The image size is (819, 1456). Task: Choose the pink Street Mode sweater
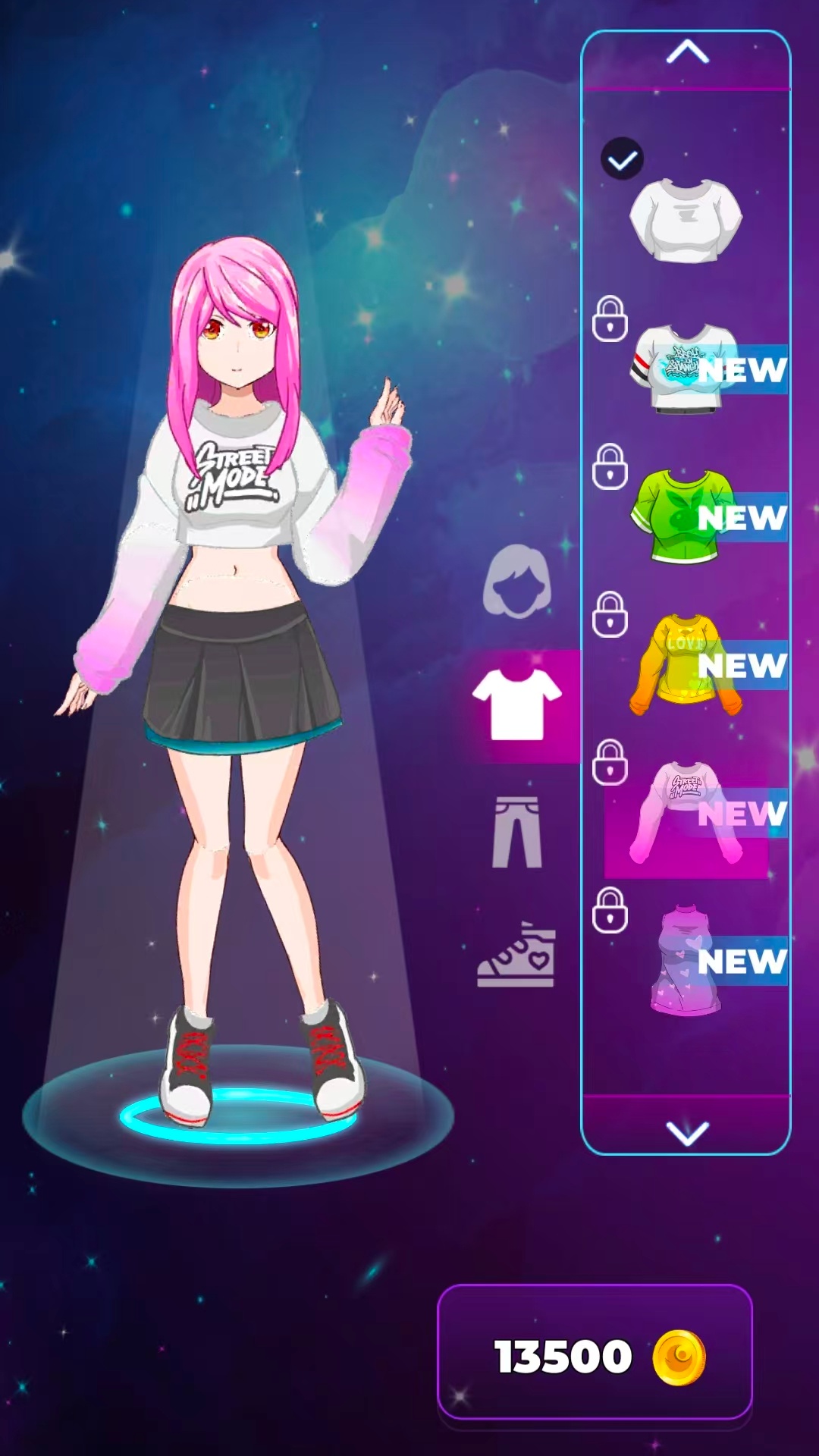pyautogui.click(x=686, y=812)
